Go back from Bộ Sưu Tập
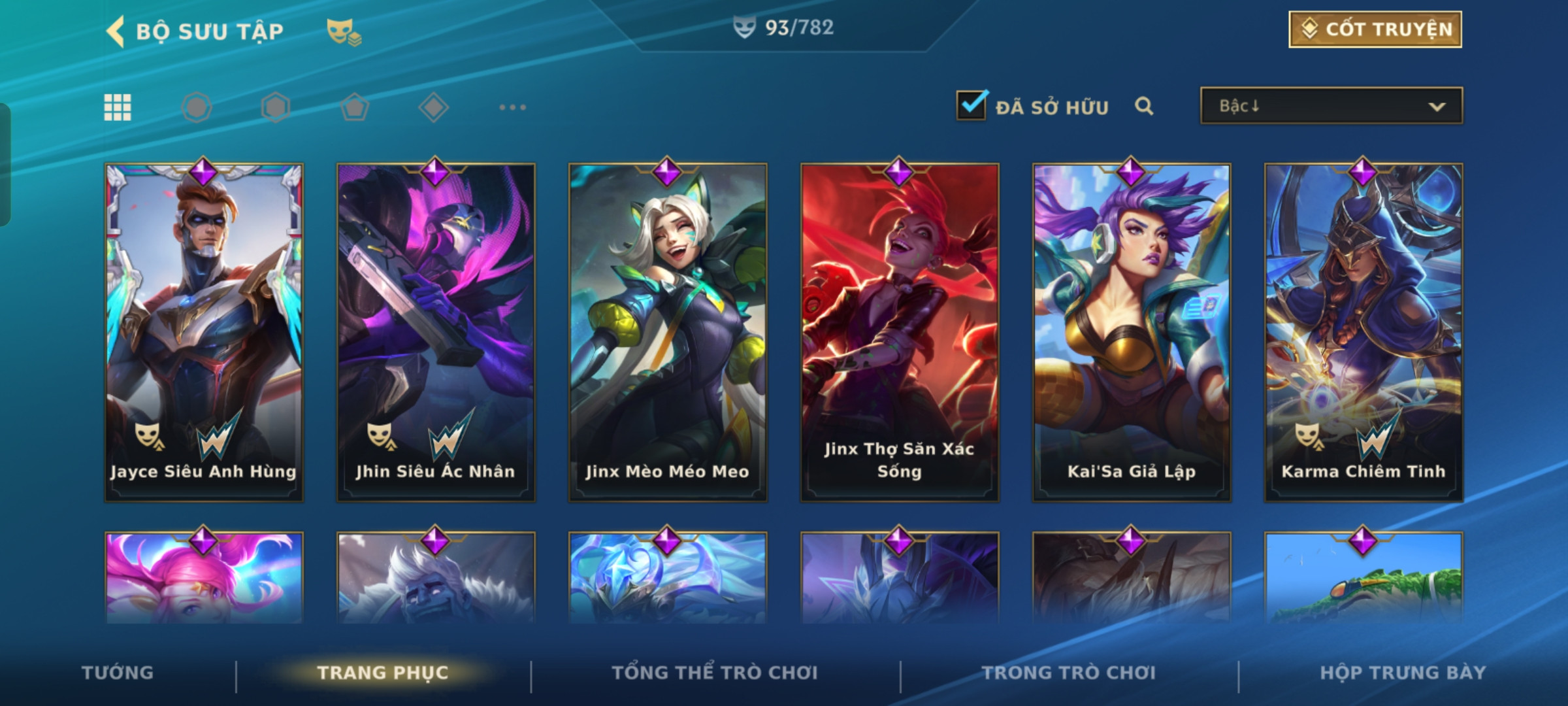The width and height of the screenshot is (1568, 706). (116, 31)
